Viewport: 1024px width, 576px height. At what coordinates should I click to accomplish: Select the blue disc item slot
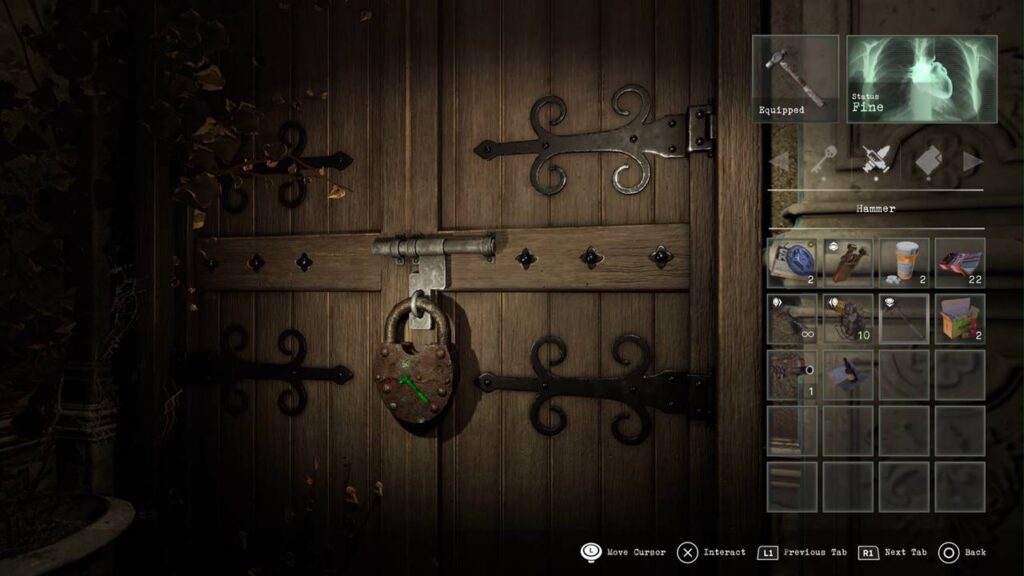[x=792, y=262]
